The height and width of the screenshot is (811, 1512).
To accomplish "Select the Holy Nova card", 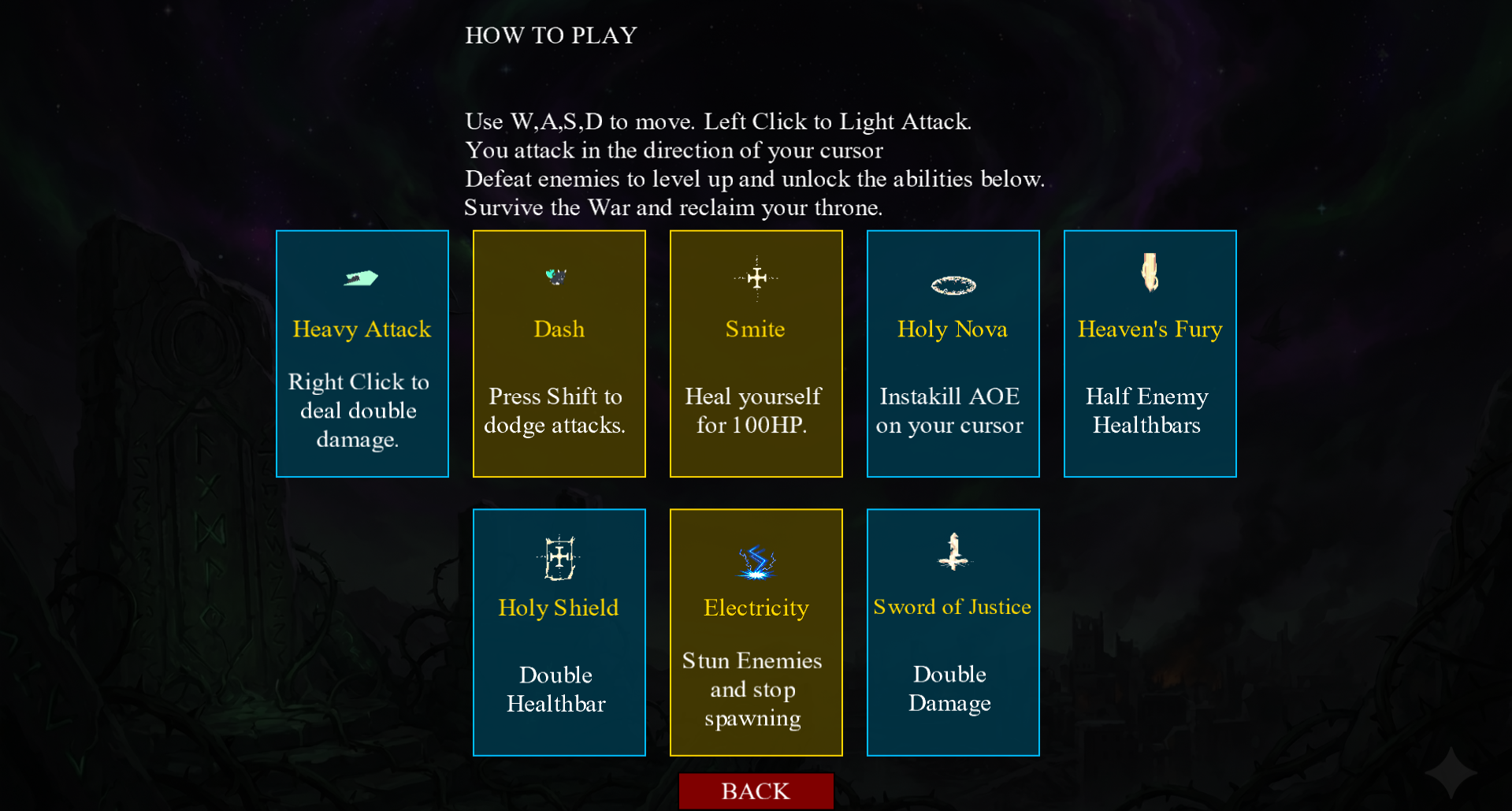I will click(x=953, y=353).
